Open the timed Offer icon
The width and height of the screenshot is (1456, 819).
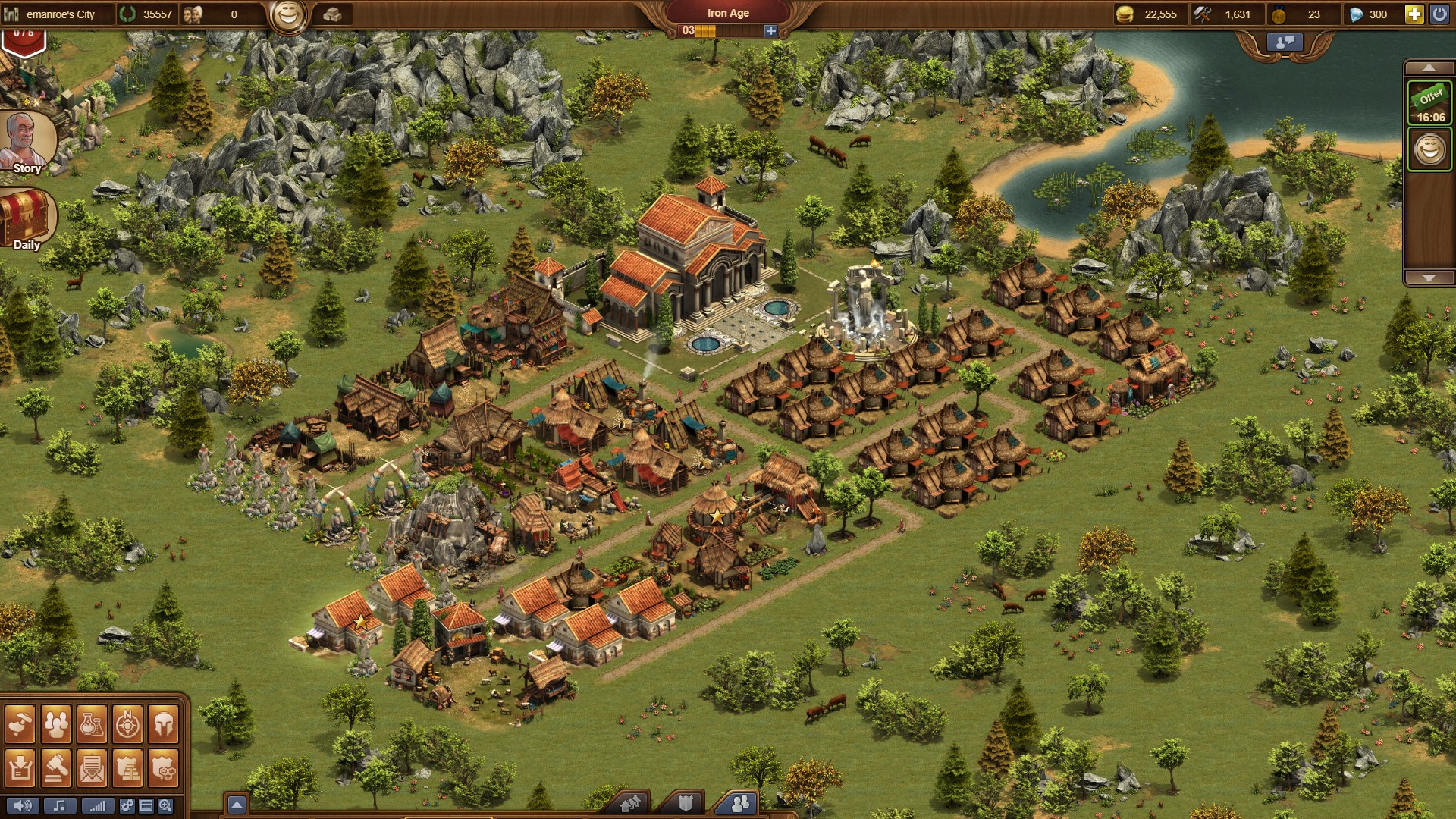(1430, 103)
